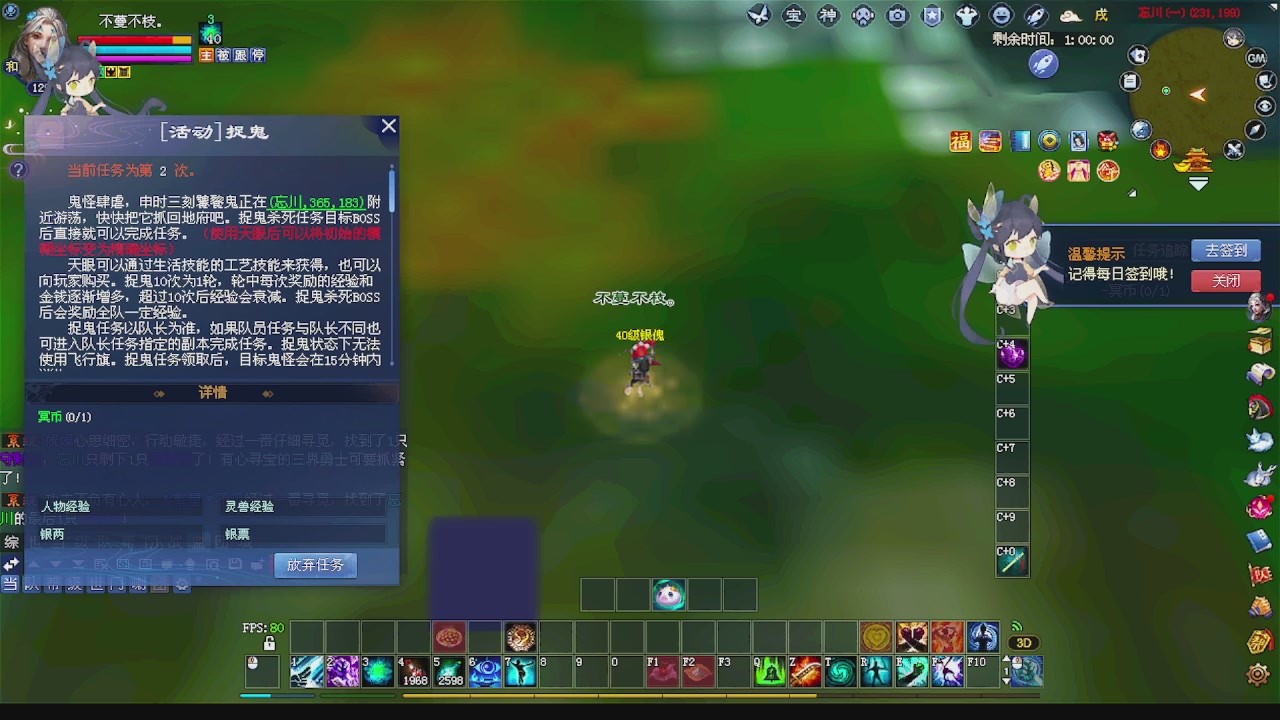Open the blue journal icon near events panel
The height and width of the screenshot is (720, 1280).
pyautogui.click(x=1020, y=140)
